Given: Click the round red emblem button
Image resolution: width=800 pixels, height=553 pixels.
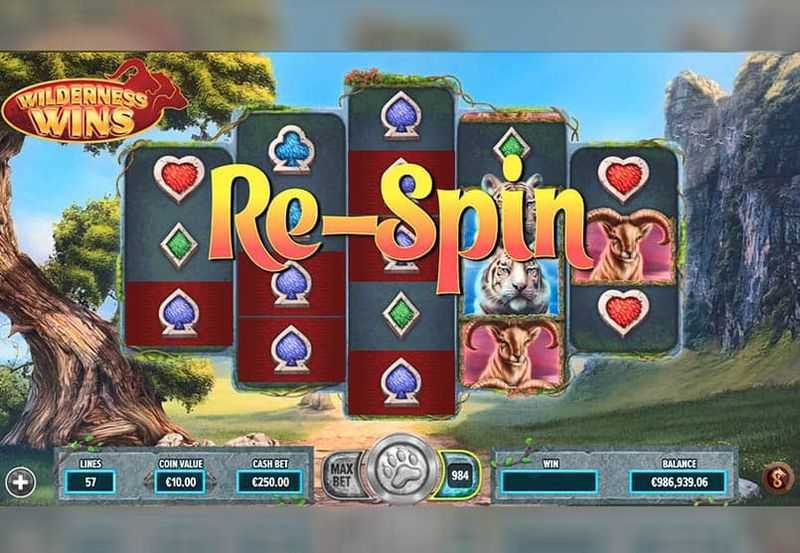Looking at the screenshot, I should (x=779, y=478).
